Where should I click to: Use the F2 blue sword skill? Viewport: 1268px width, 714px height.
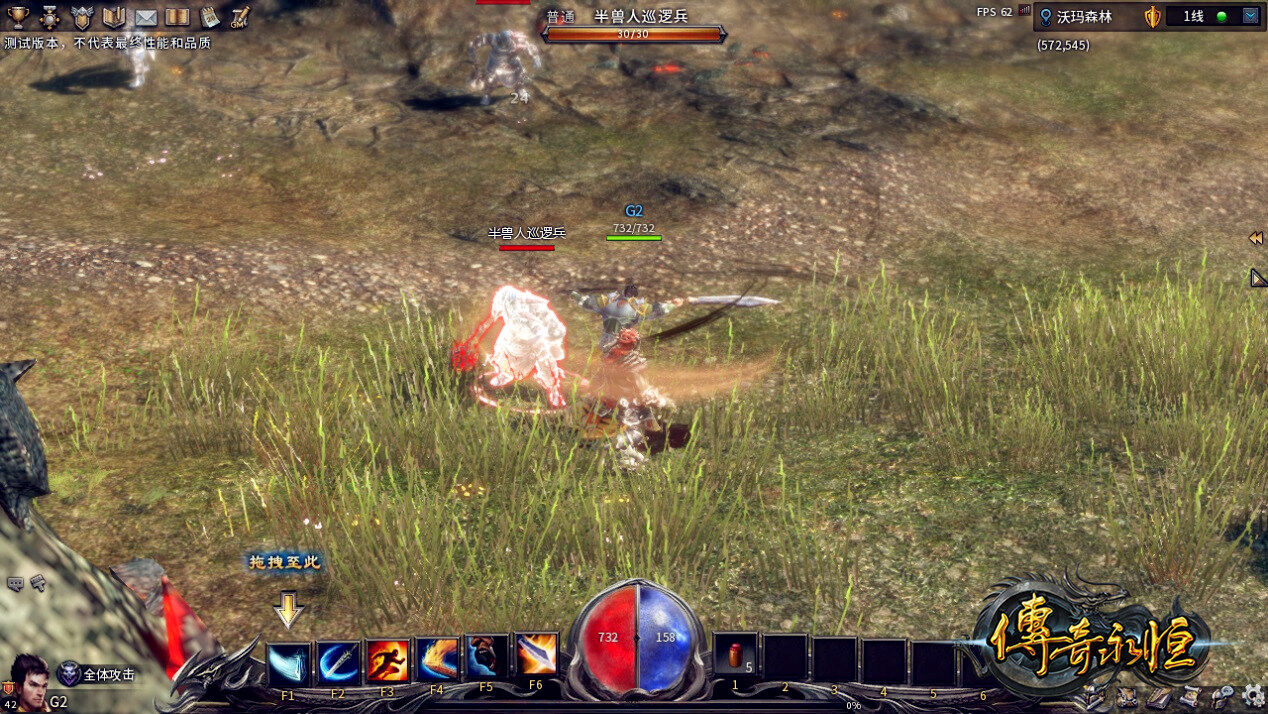[x=338, y=661]
